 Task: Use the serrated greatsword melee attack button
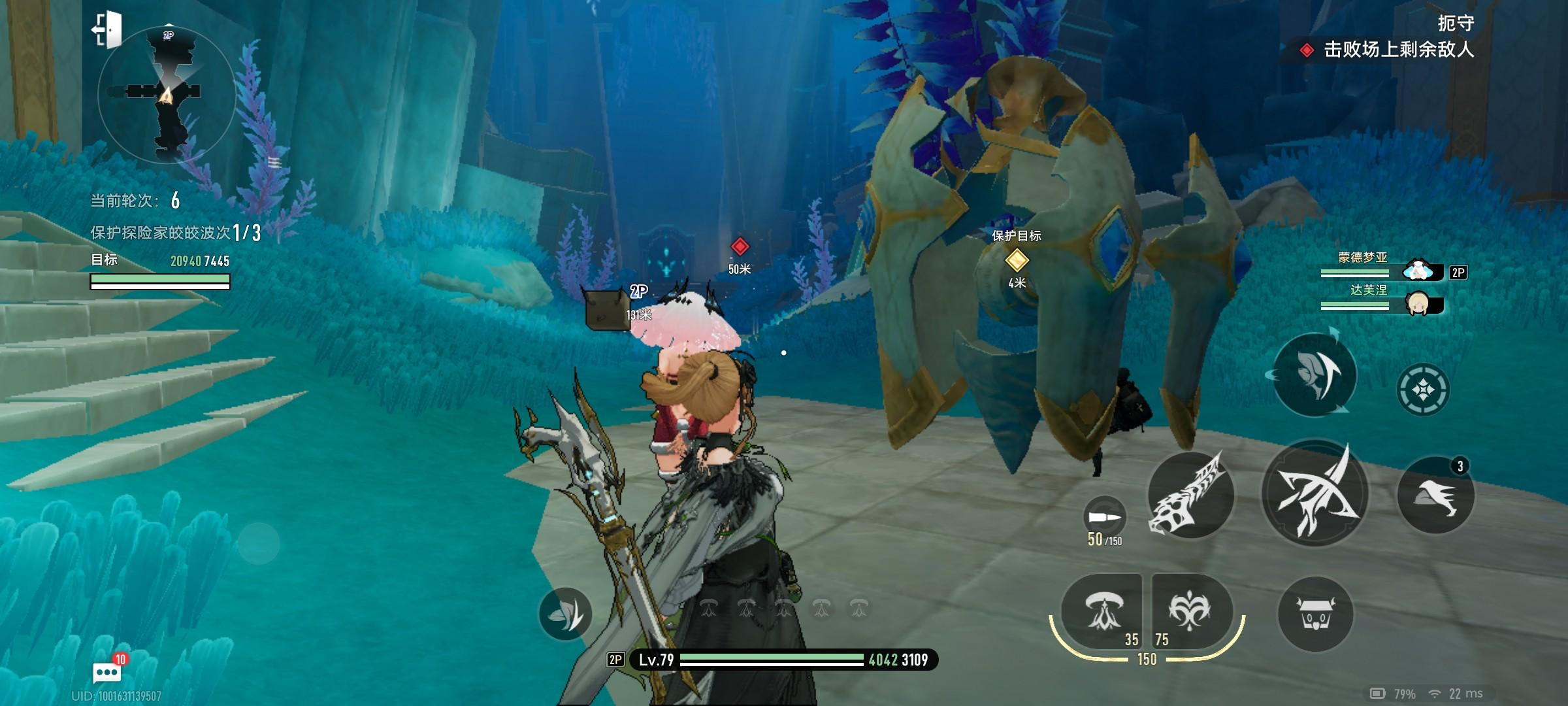click(x=1190, y=495)
